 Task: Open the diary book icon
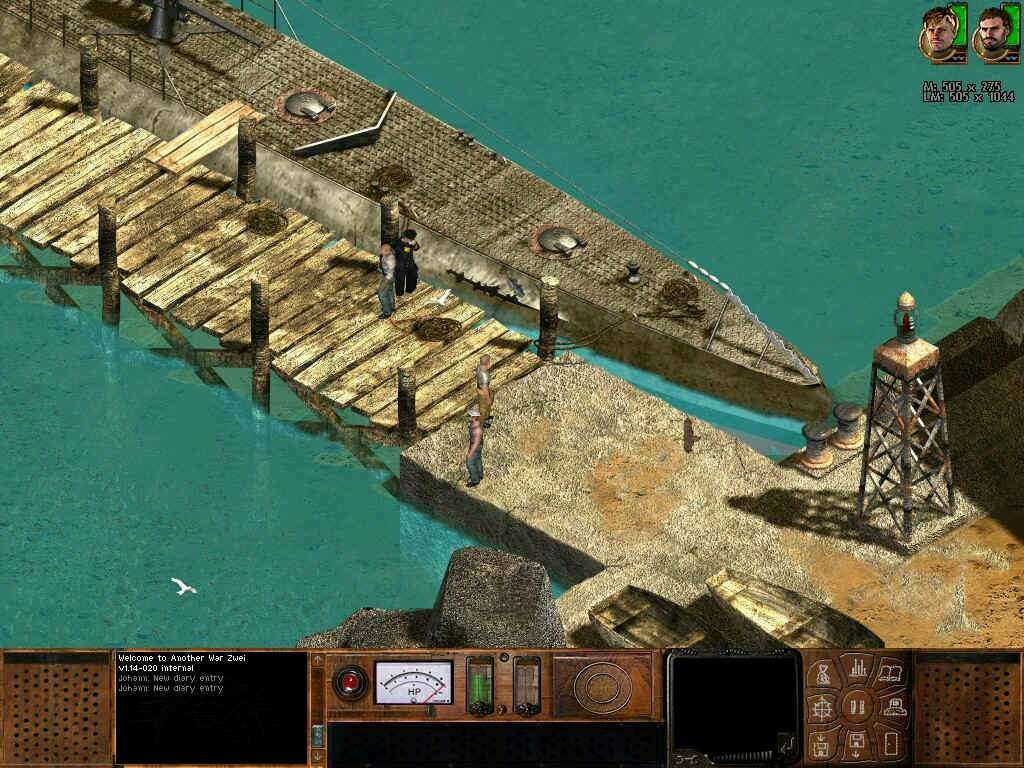pyautogui.click(x=890, y=673)
